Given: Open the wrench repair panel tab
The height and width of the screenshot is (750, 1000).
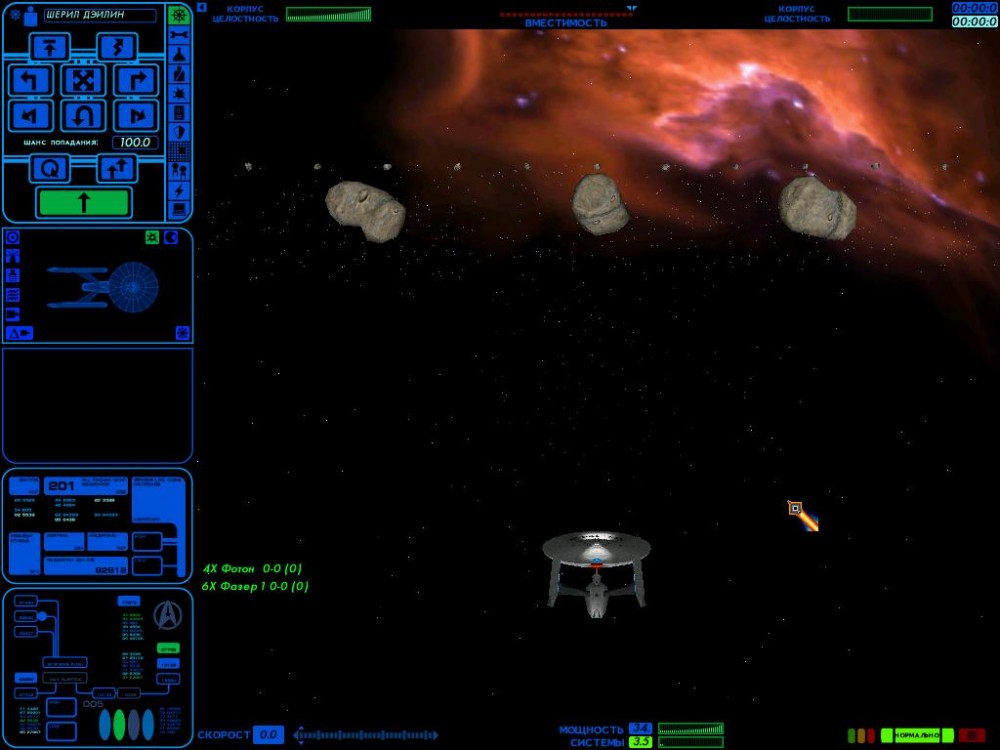Looking at the screenshot, I should 179,35.
